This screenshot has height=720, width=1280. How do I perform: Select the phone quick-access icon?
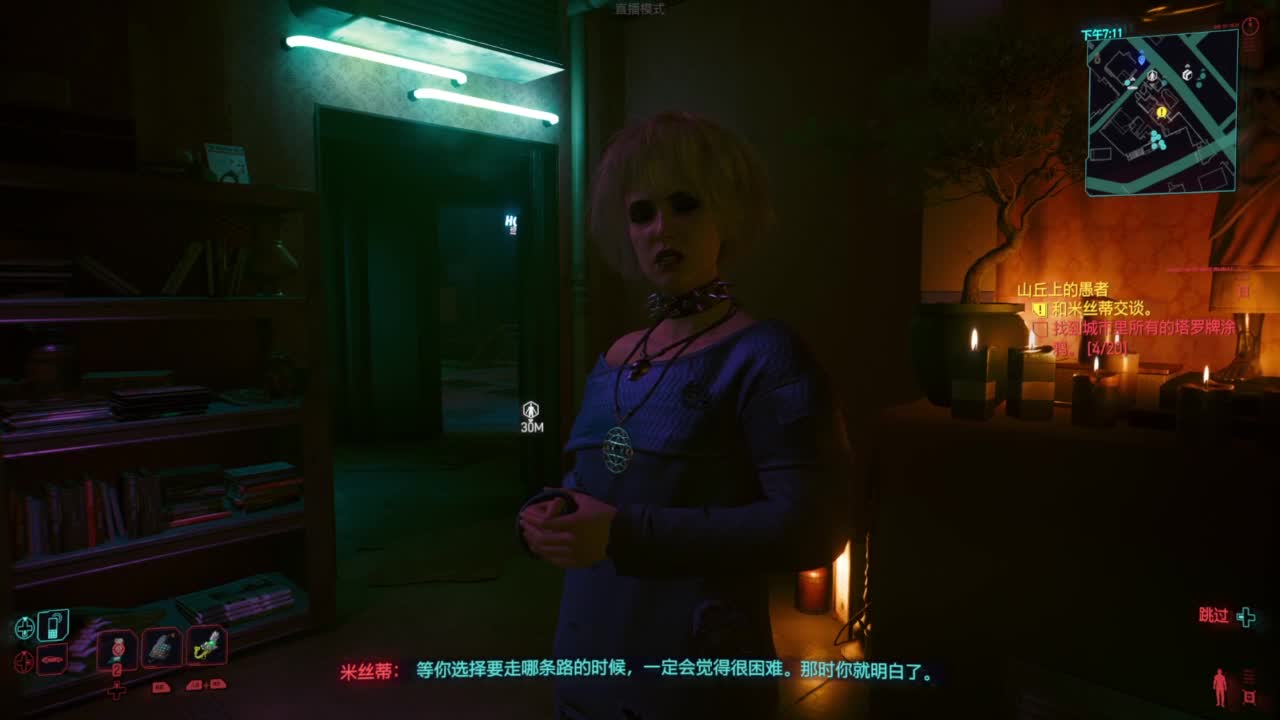click(51, 626)
